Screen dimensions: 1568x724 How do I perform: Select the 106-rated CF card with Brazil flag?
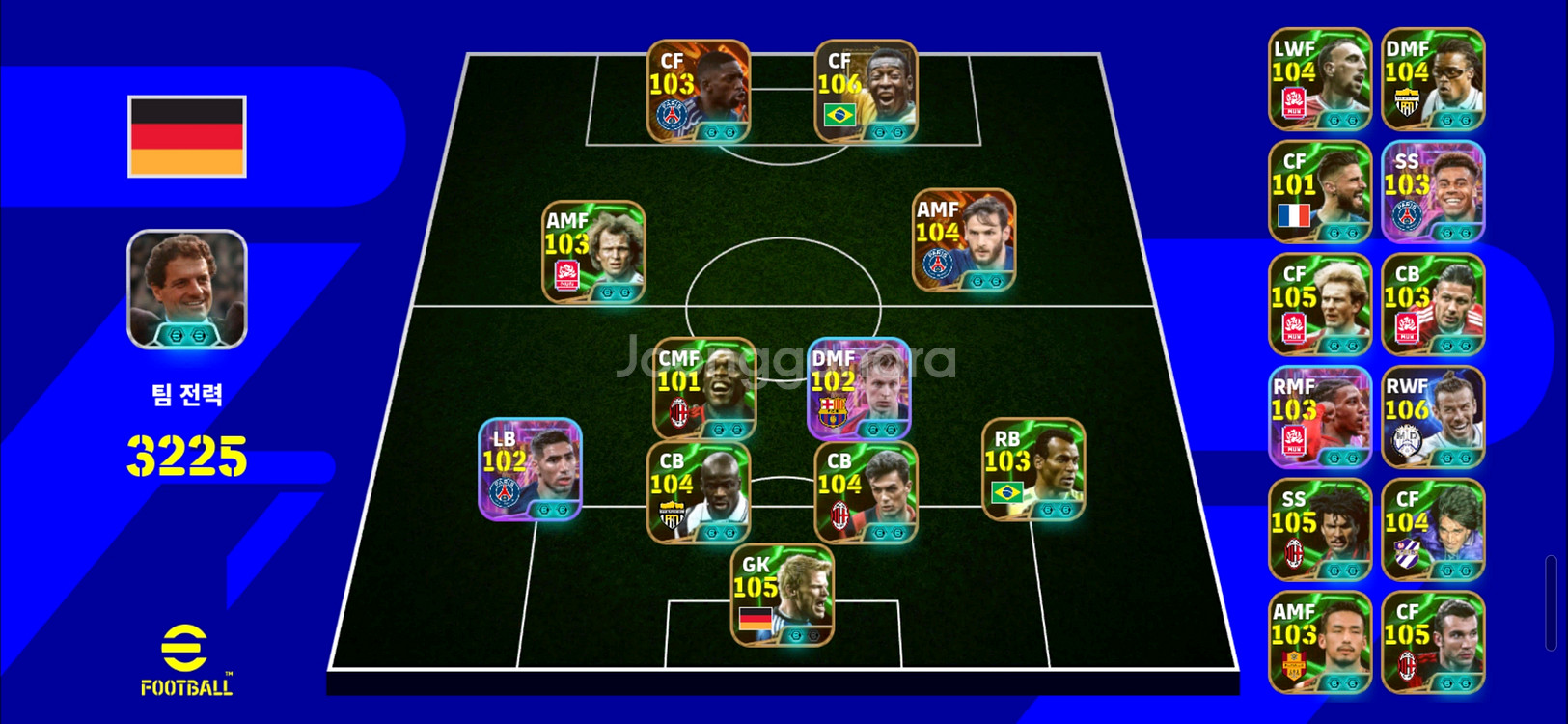[866, 91]
